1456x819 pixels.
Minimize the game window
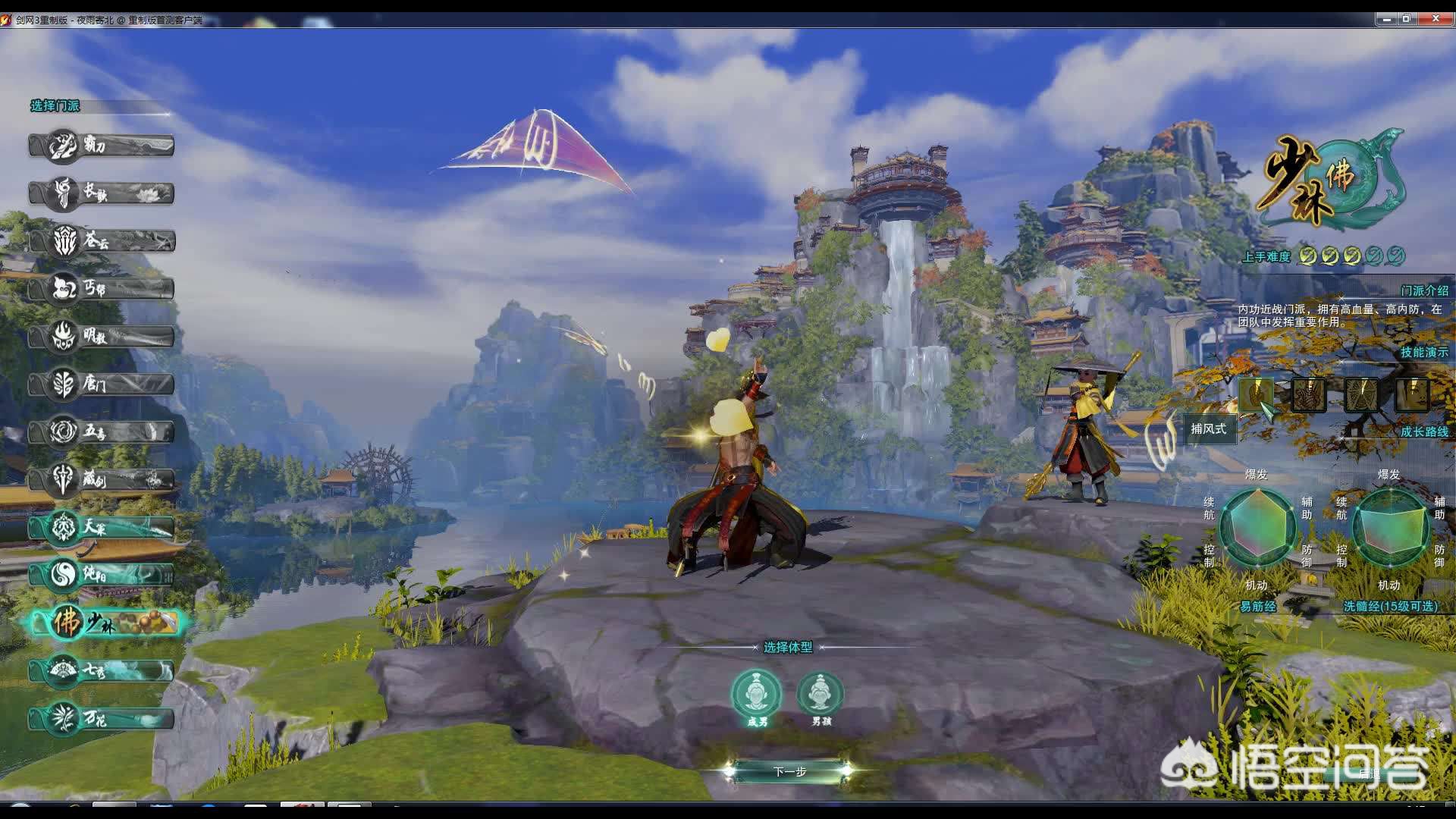pyautogui.click(x=1387, y=19)
